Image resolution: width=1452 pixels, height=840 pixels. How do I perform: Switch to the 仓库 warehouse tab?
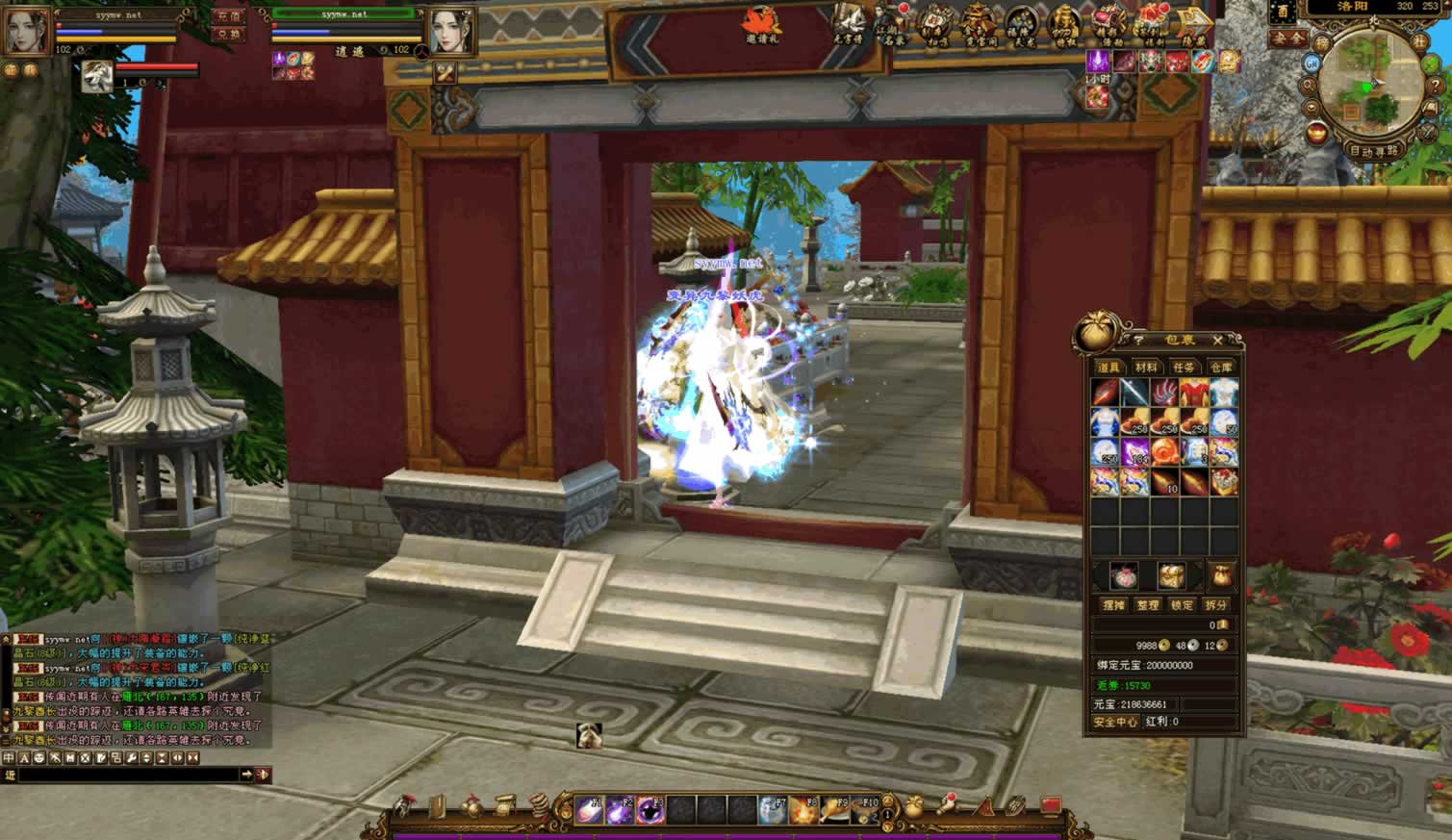[x=1221, y=368]
